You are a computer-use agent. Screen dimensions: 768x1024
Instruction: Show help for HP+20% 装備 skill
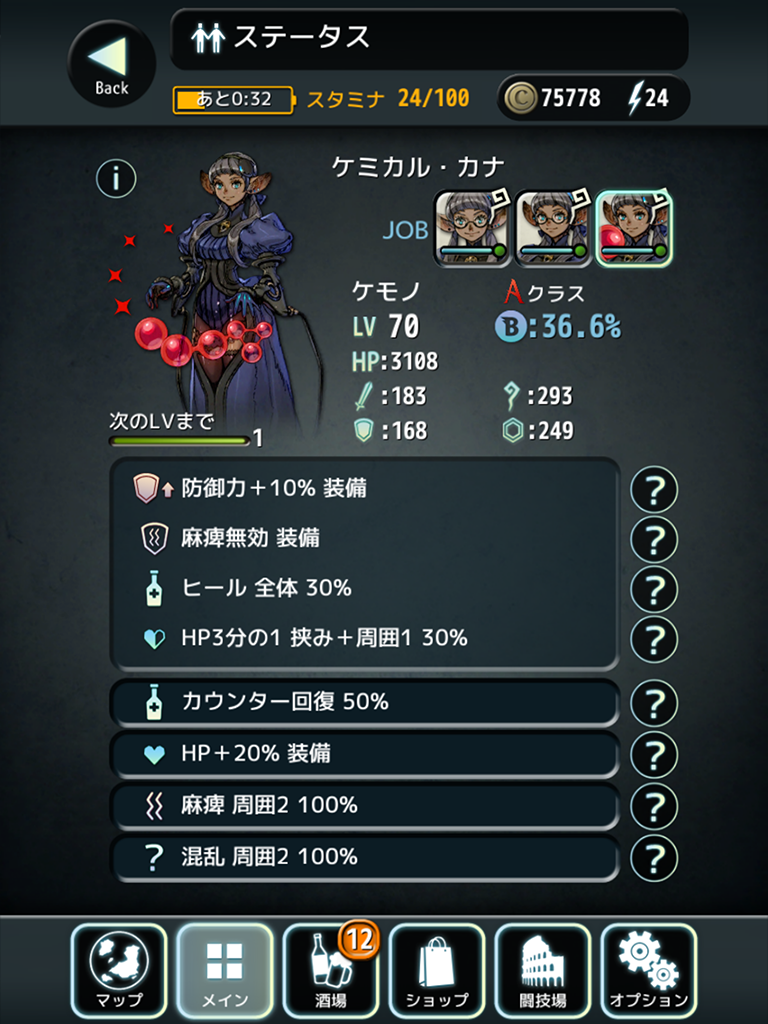[655, 755]
